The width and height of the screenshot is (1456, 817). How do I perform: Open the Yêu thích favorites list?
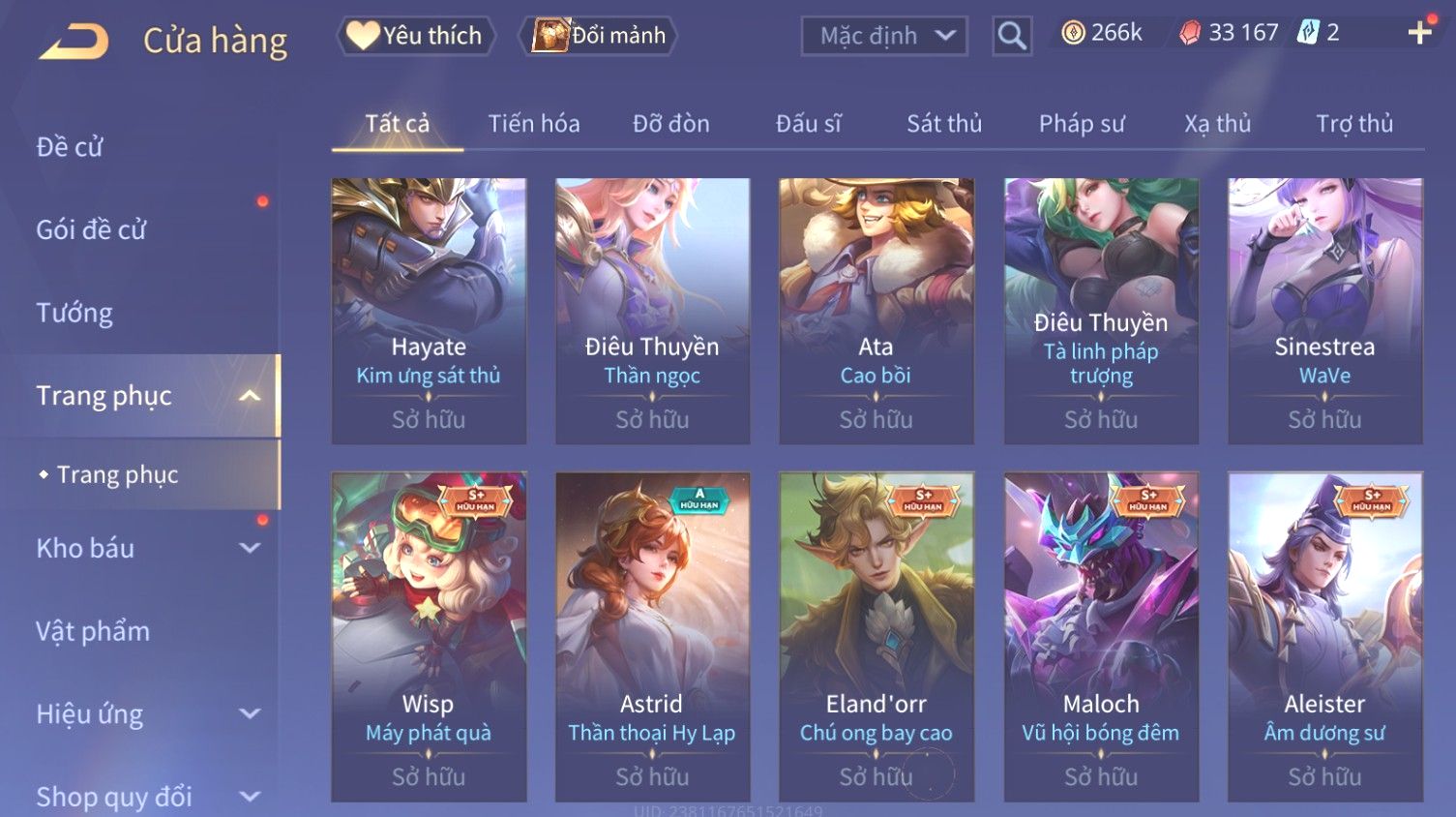[416, 36]
